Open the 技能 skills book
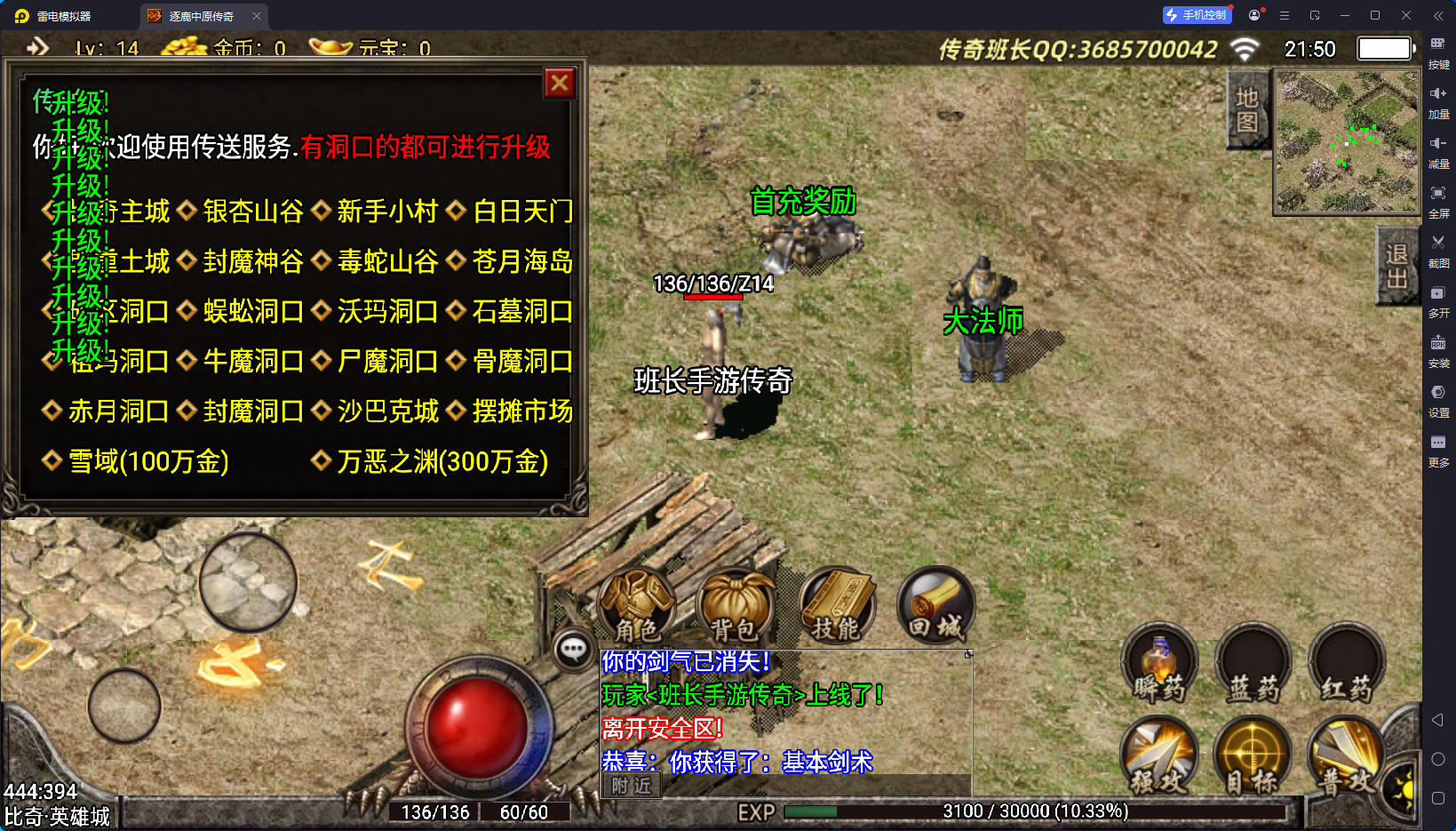The height and width of the screenshot is (831, 1456). (x=836, y=606)
